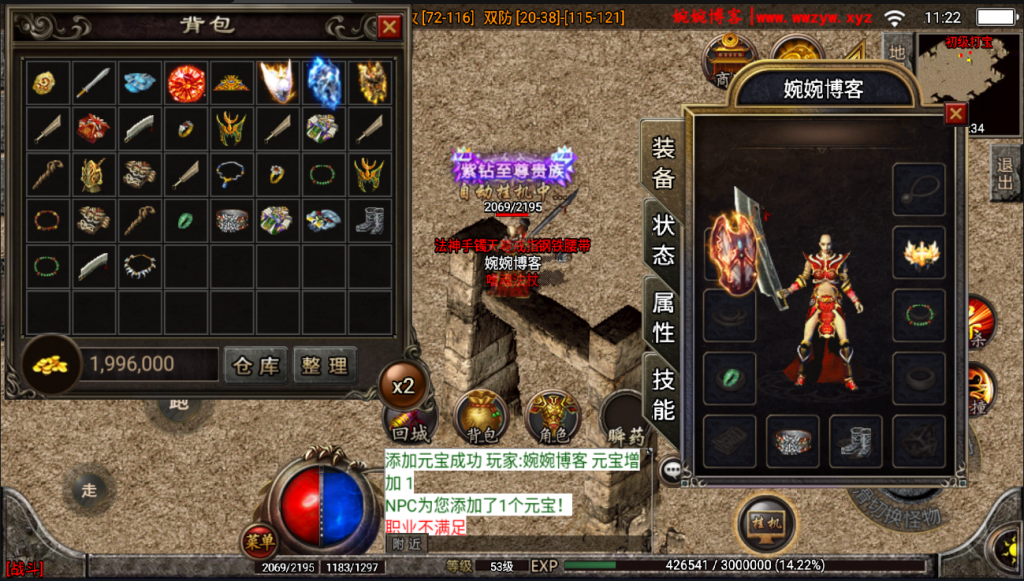Close the 背包 backpack window
The image size is (1024, 581).
pyautogui.click(x=389, y=26)
